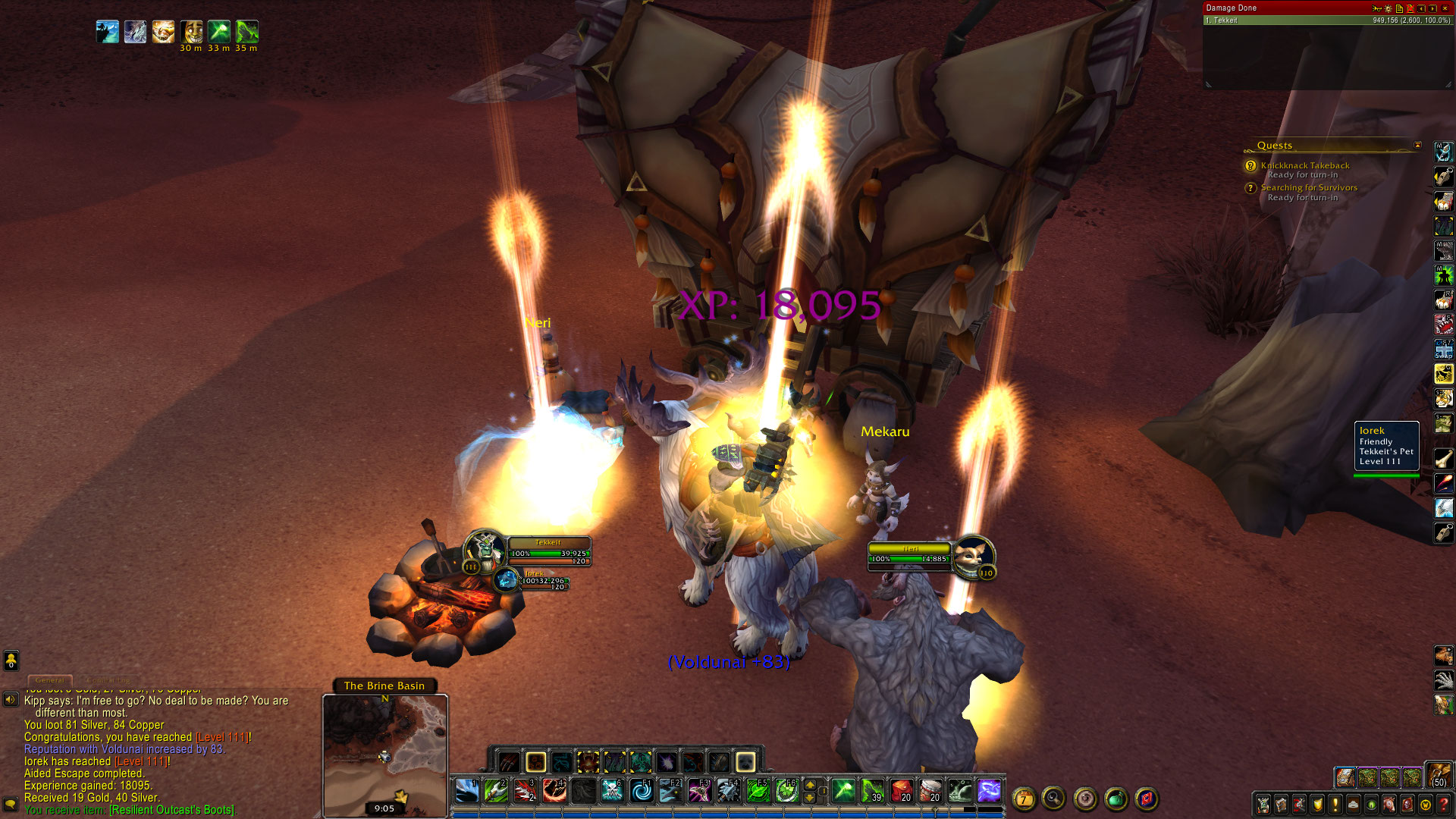
Task: Open the yellow exclamation quest log button
Action: (x=1335, y=804)
